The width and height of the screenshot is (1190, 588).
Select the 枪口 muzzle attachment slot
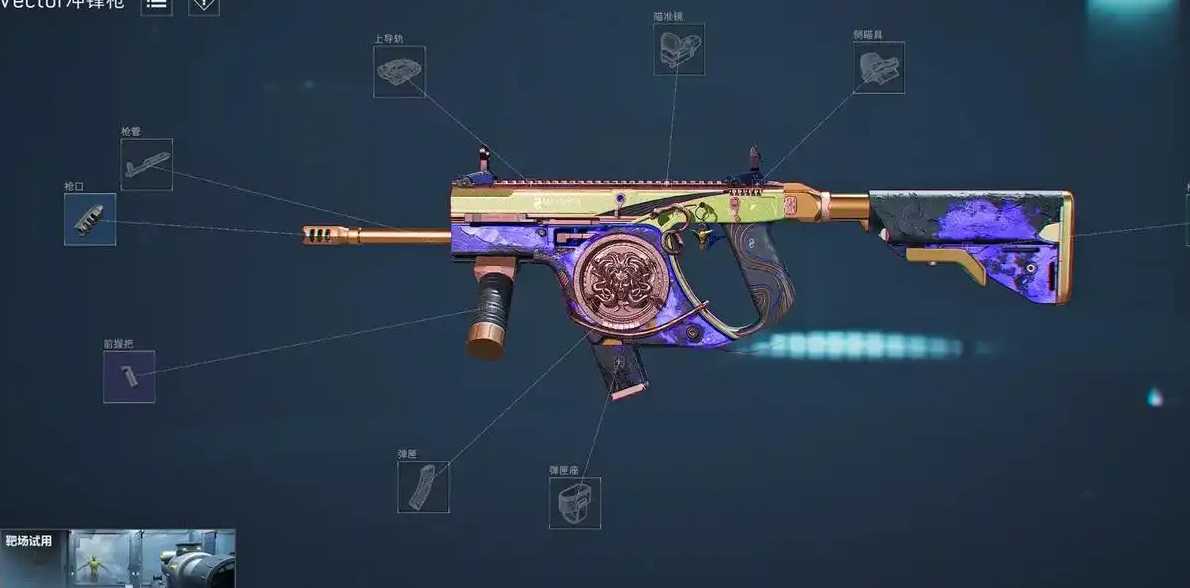[x=90, y=219]
